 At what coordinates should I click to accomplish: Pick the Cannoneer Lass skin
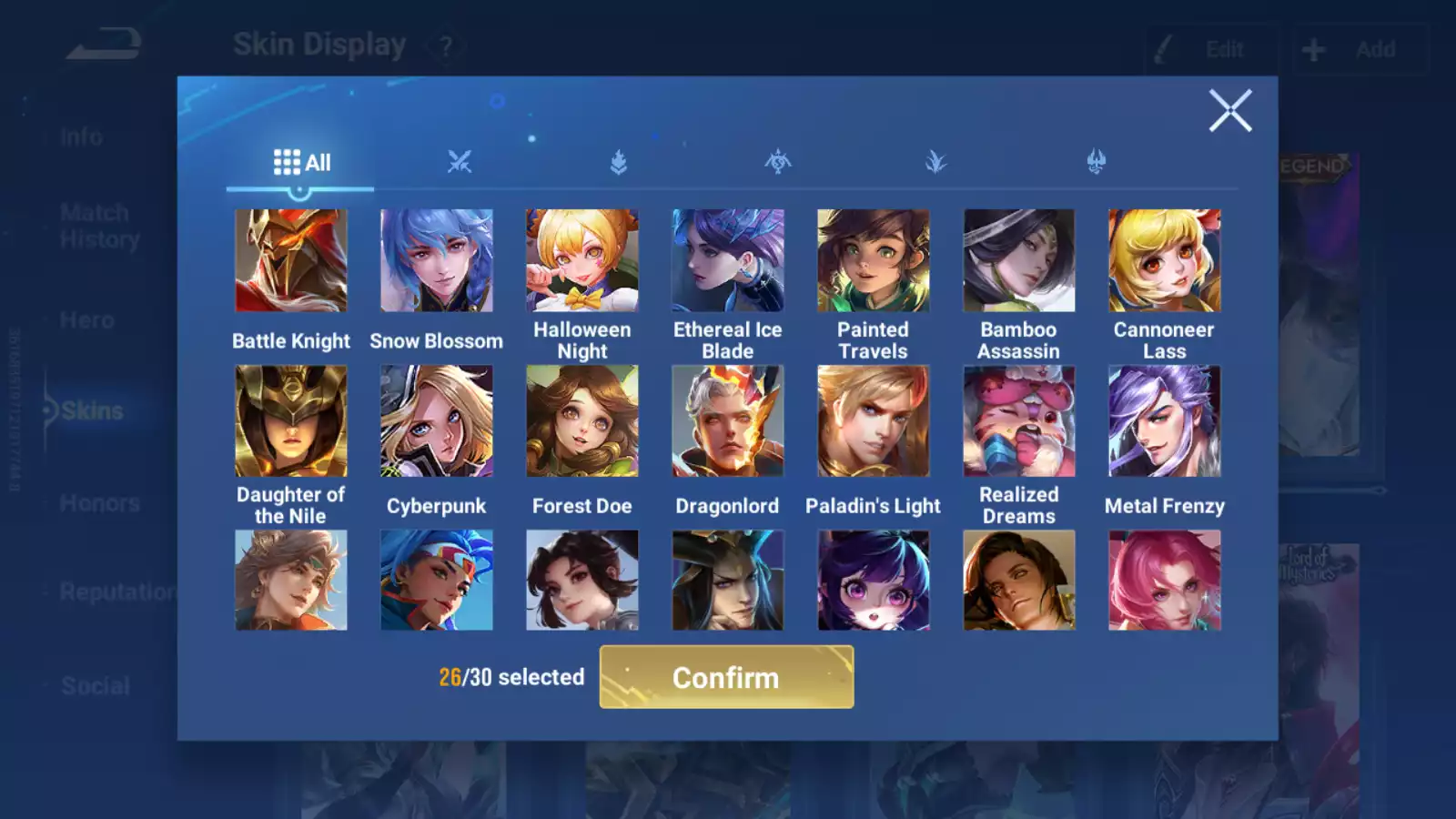pyautogui.click(x=1165, y=261)
